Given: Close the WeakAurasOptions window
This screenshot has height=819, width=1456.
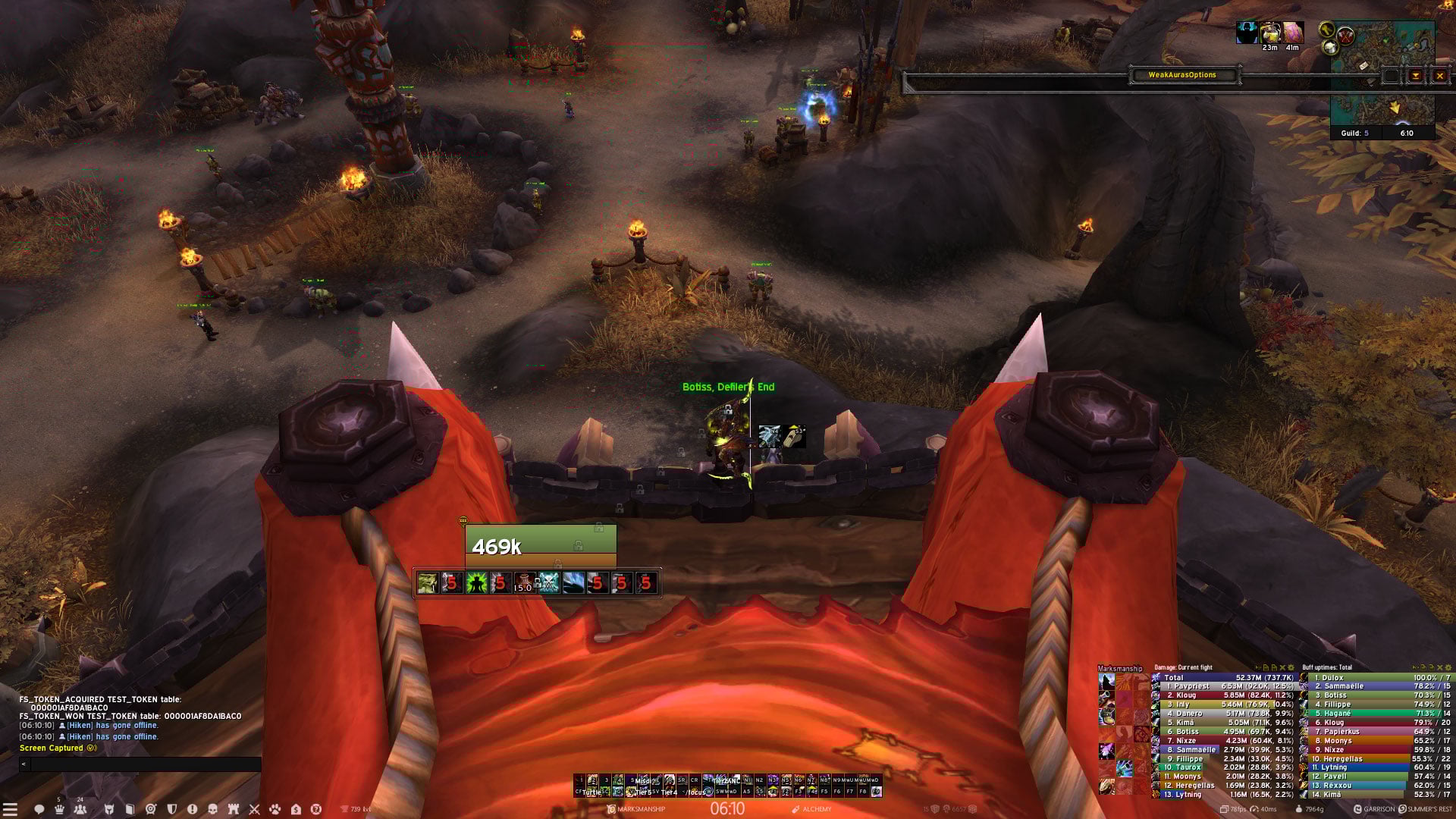Looking at the screenshot, I should (x=1439, y=76).
